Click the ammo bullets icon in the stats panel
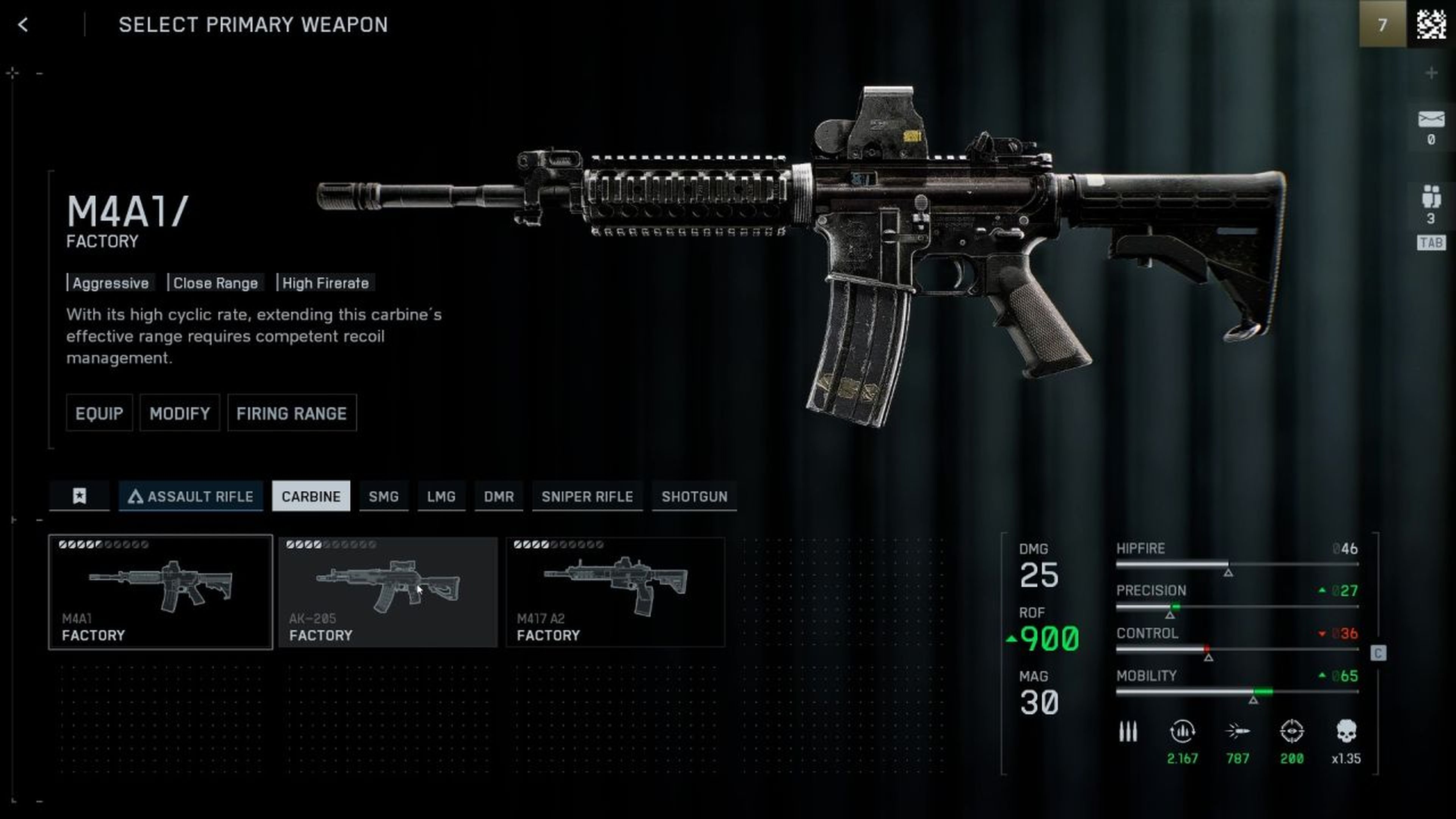Screen dimensions: 1456x819 coord(1128,732)
